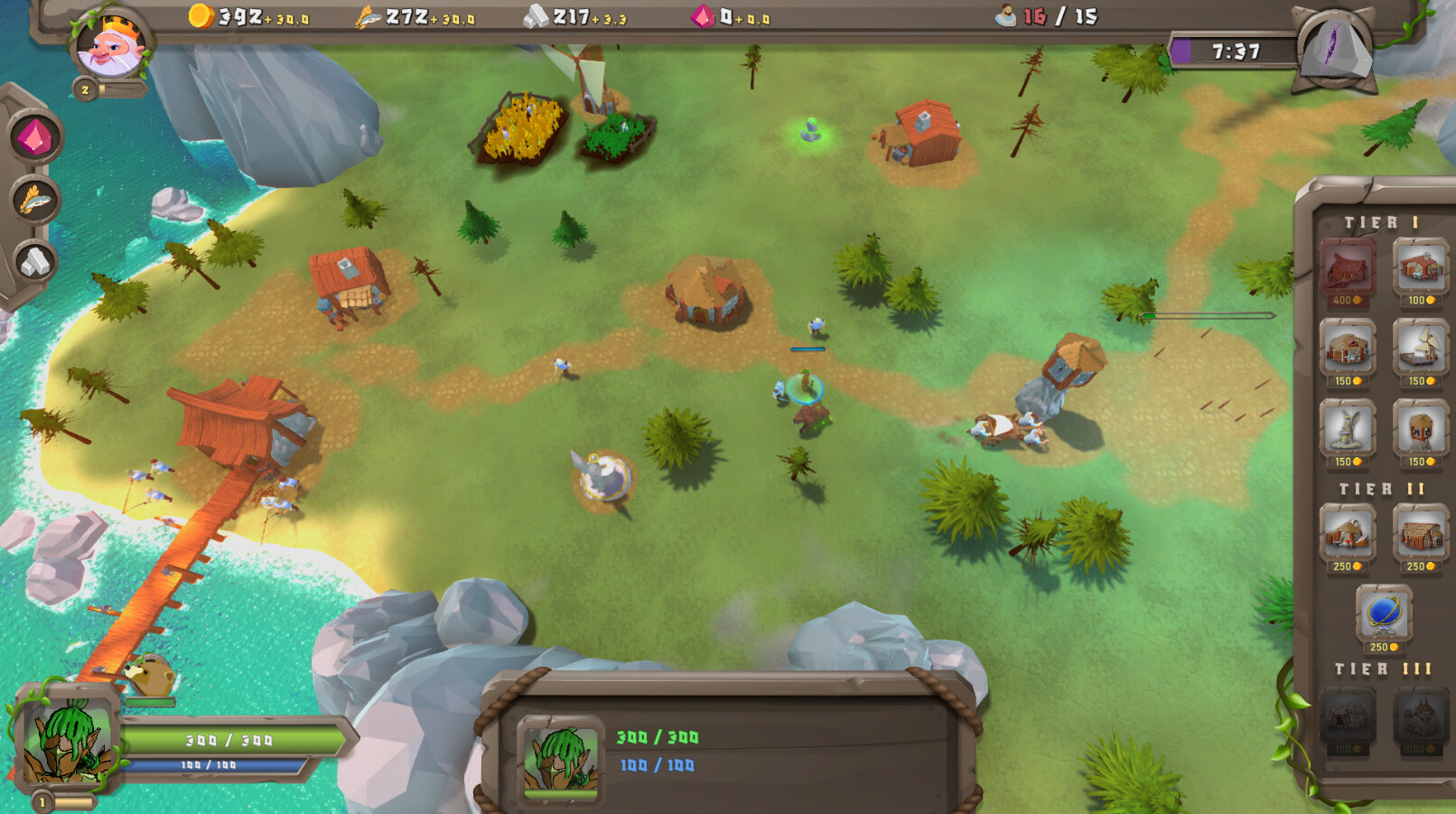Image resolution: width=1456 pixels, height=814 pixels.
Task: Select the thatched watchtower building in Tier I
Action: click(x=1422, y=426)
